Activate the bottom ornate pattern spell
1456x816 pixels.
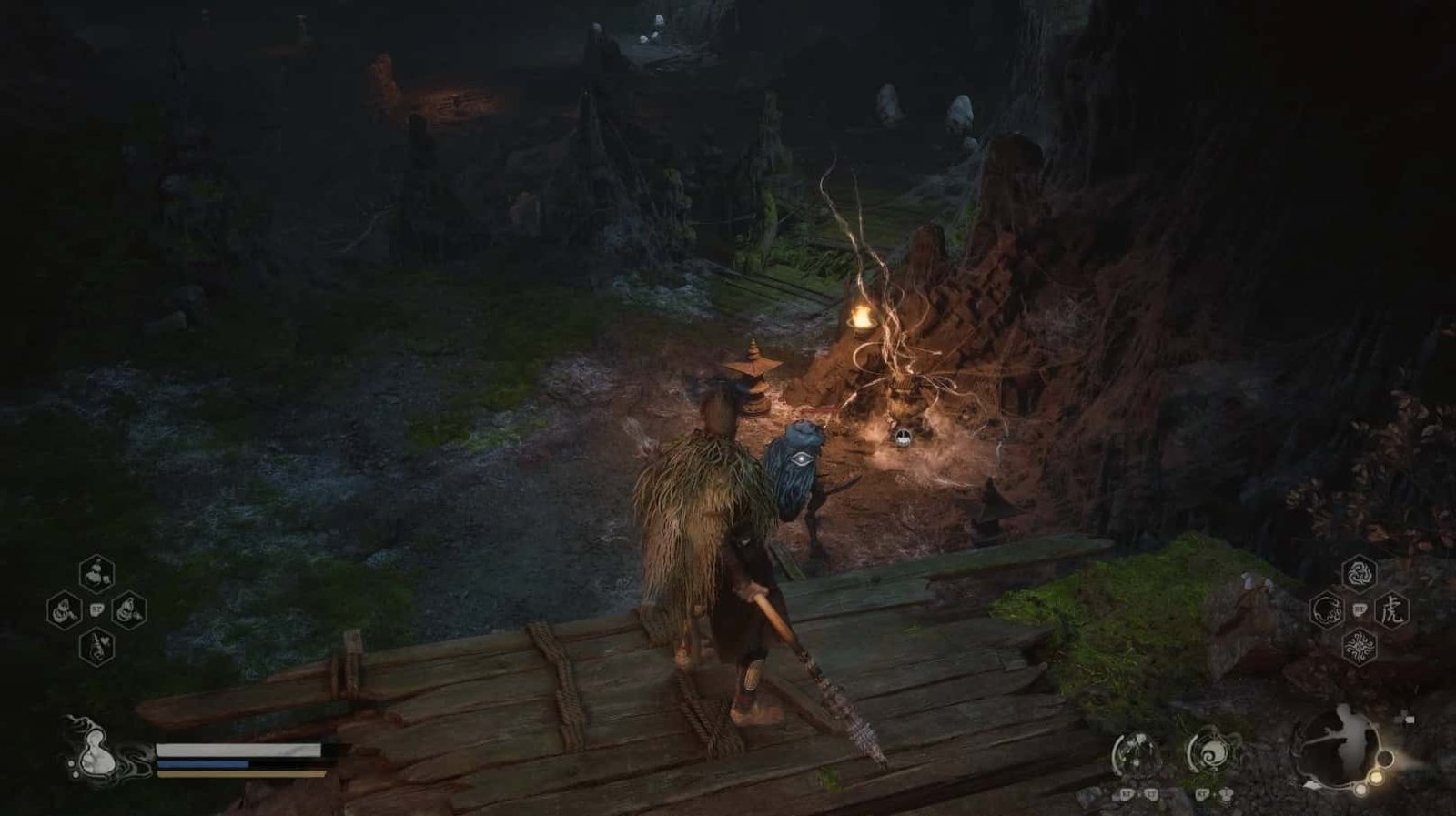[1360, 647]
